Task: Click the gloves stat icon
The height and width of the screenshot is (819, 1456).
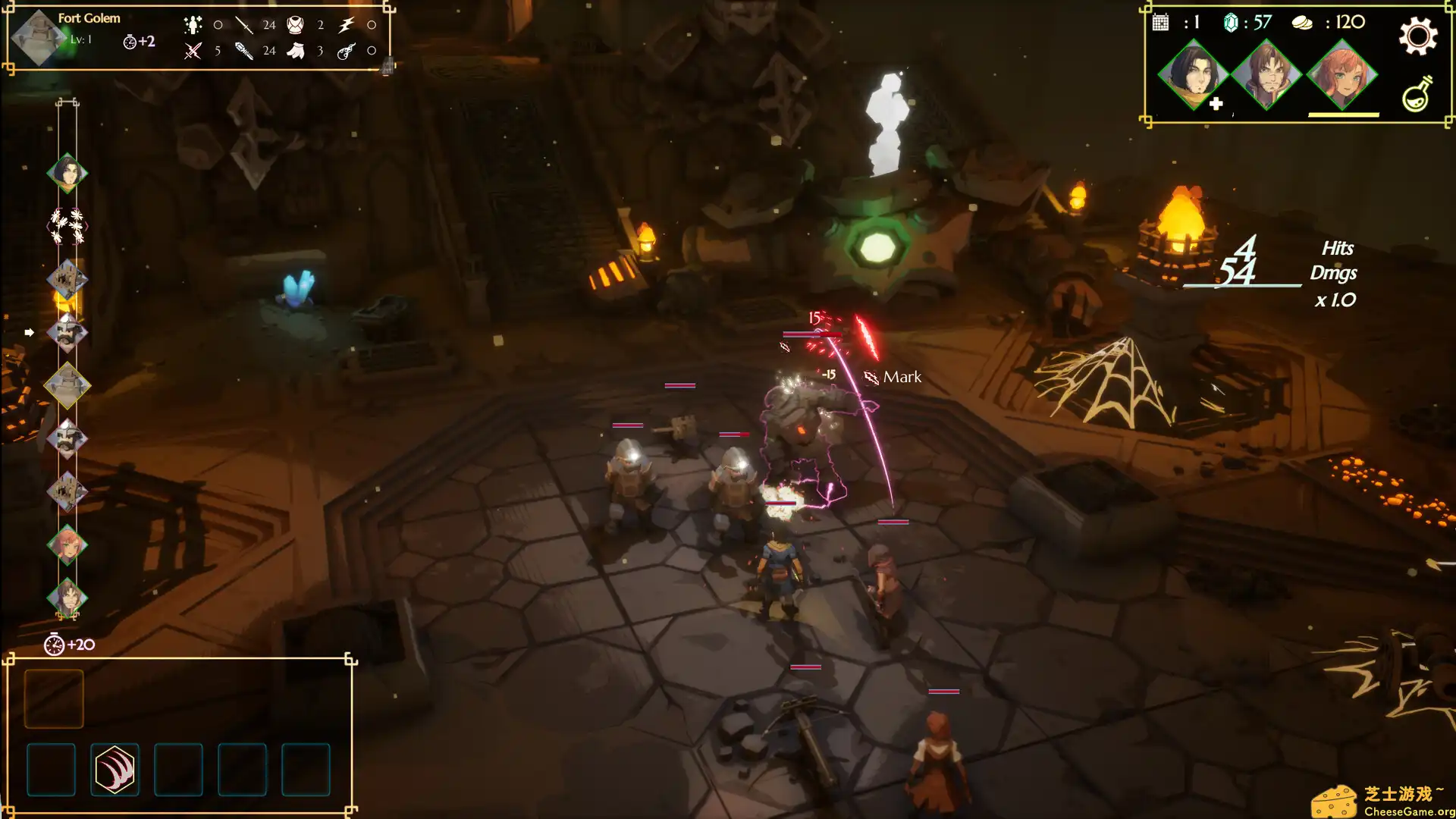Action: point(295,50)
